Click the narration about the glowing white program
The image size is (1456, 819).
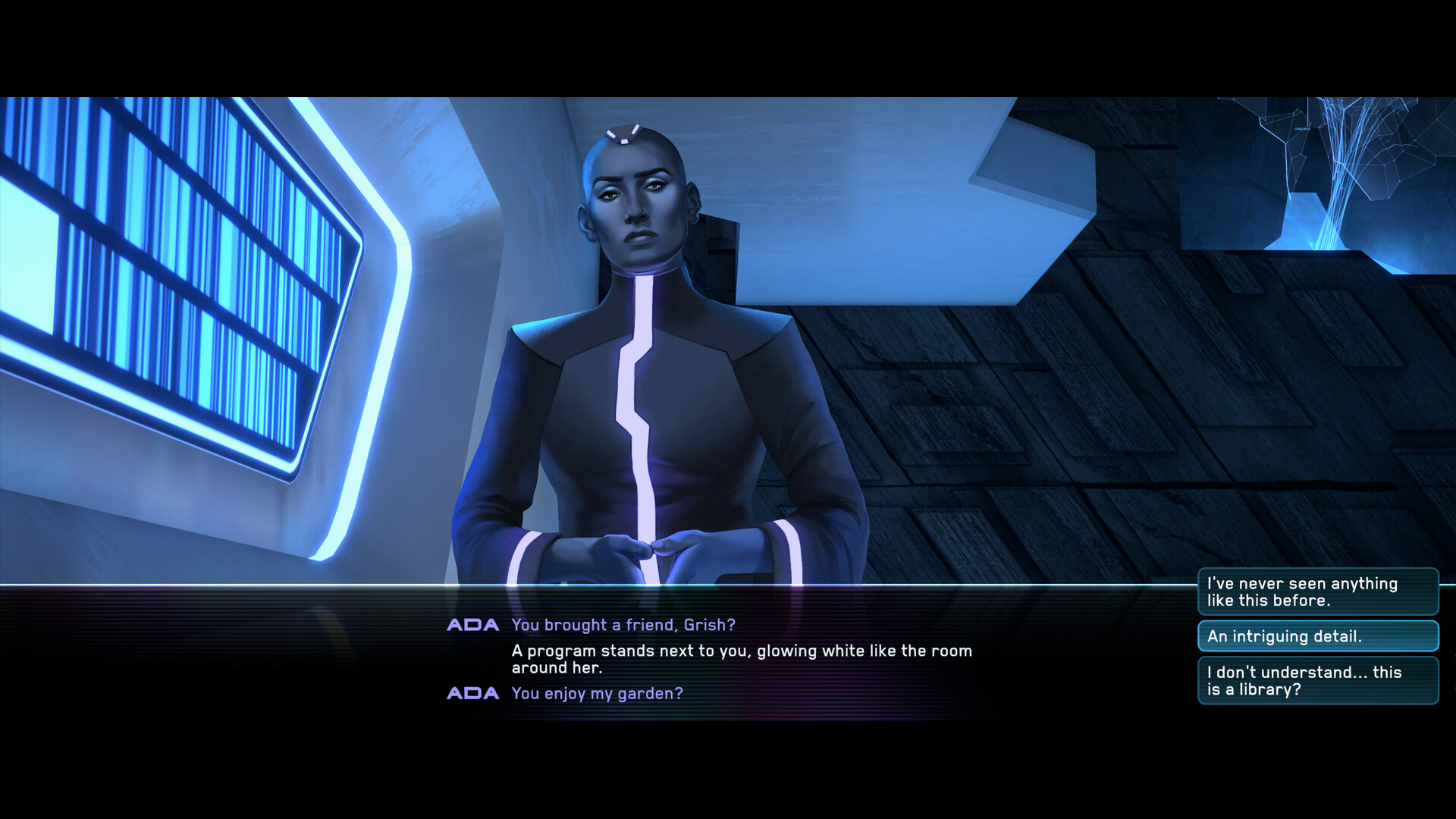742,658
